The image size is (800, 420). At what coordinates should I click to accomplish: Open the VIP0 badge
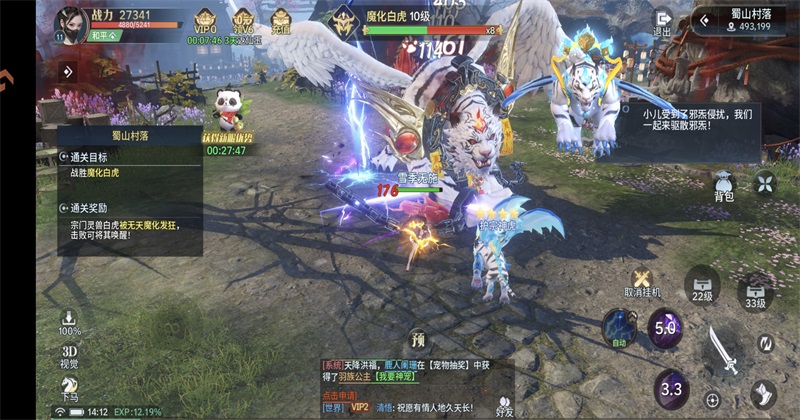point(205,22)
